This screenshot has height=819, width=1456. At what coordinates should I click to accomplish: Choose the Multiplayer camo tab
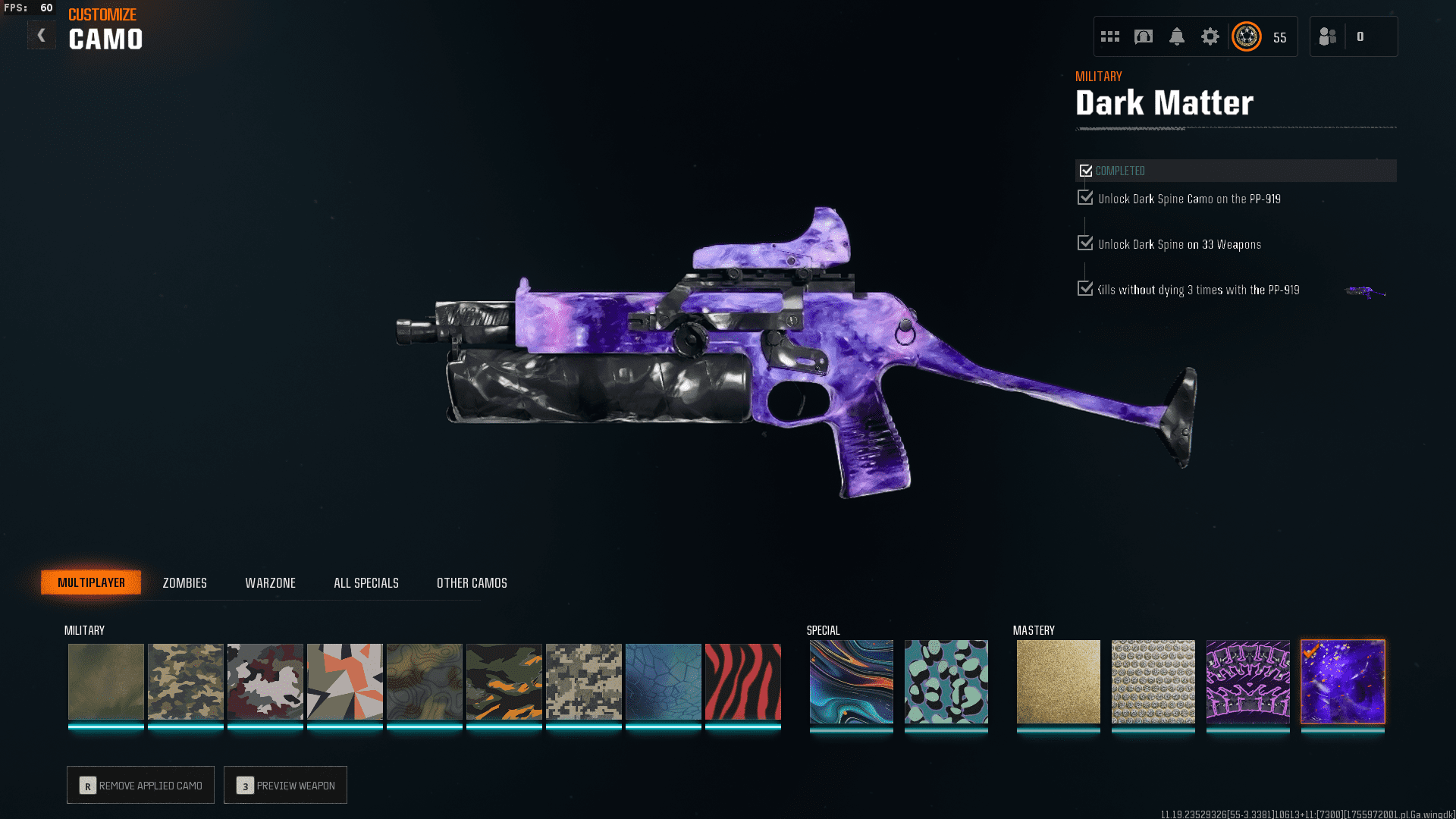coord(91,582)
